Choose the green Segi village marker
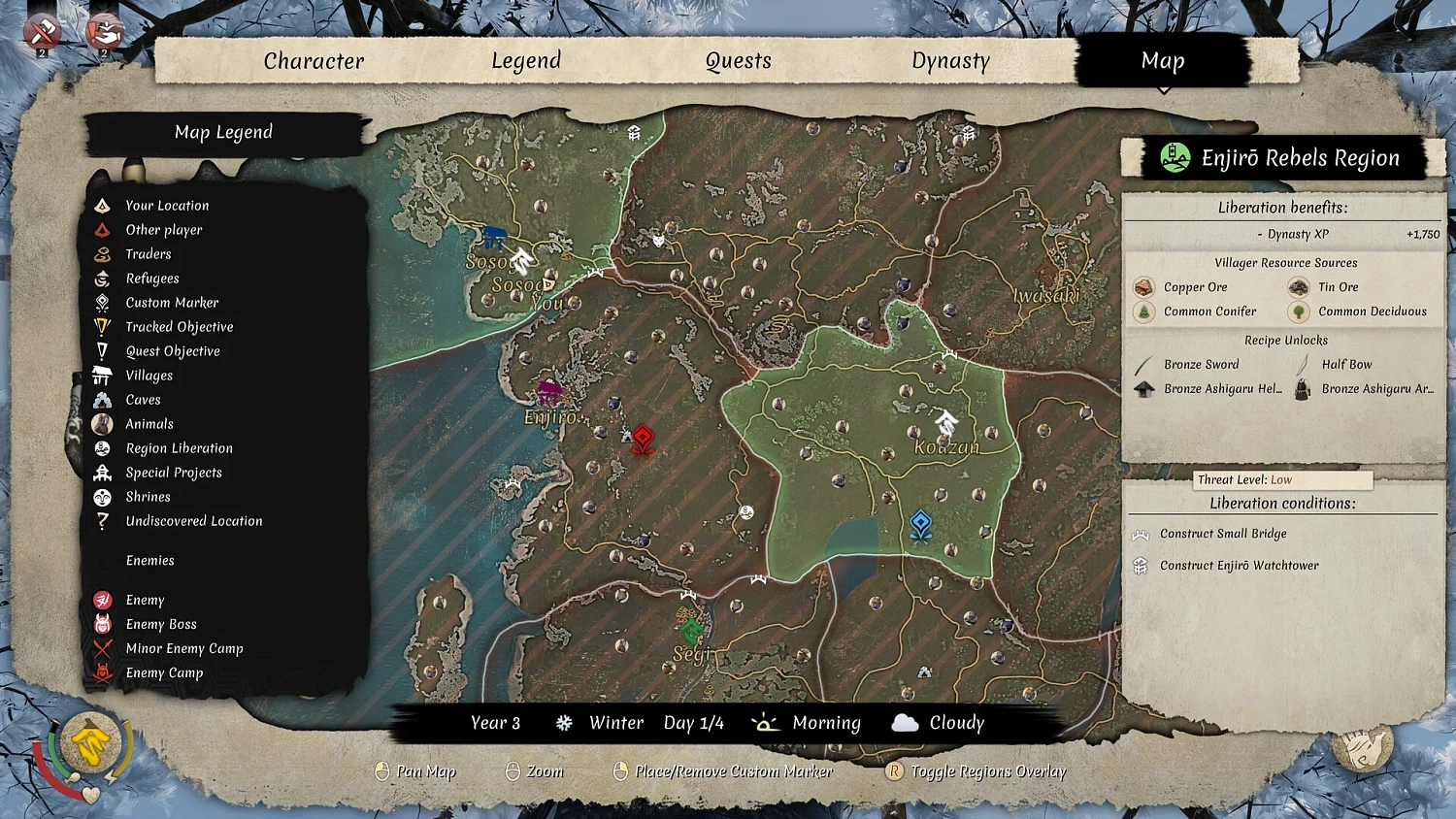 pyautogui.click(x=690, y=631)
